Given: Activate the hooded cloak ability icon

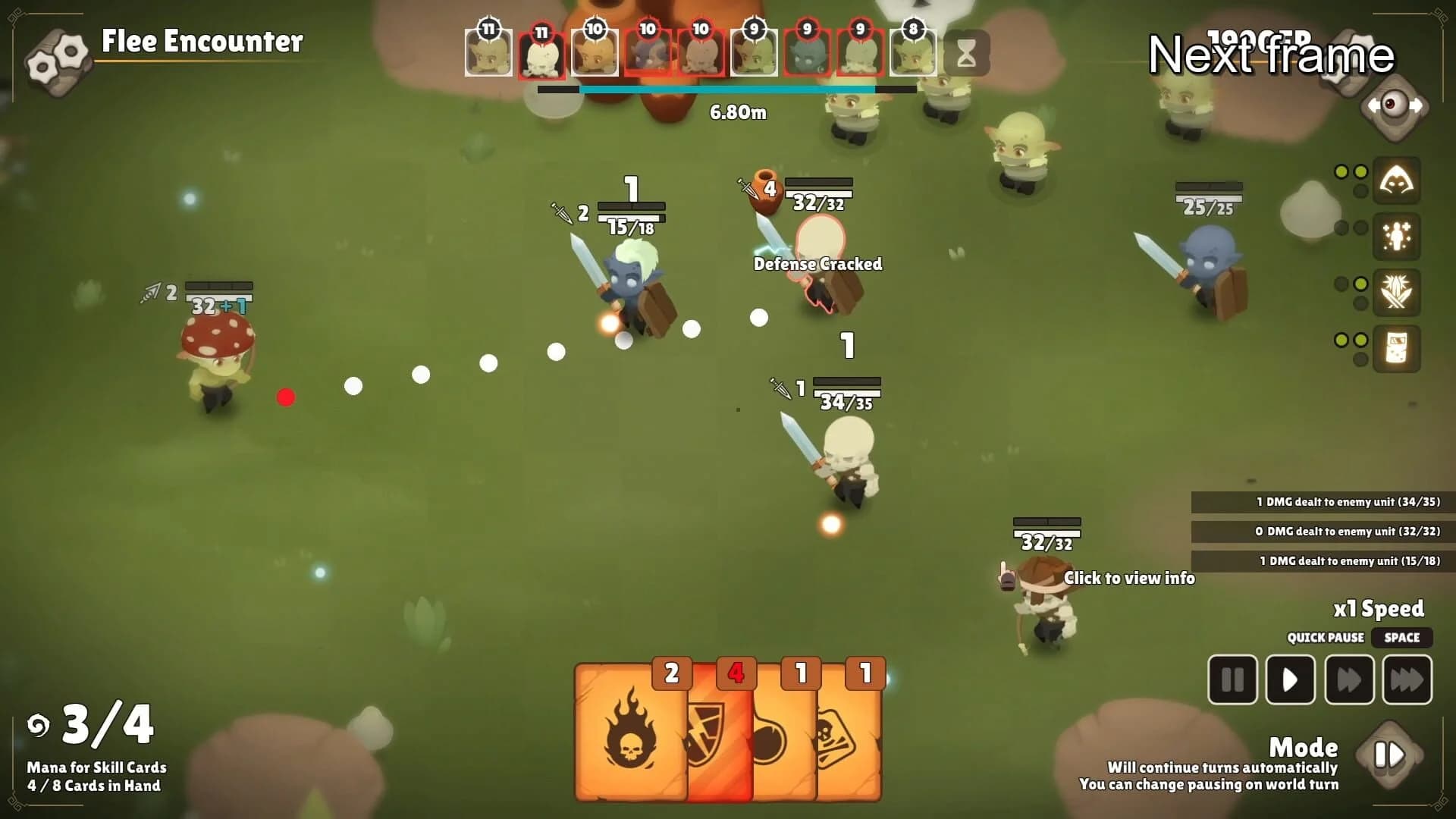Looking at the screenshot, I should pyautogui.click(x=1397, y=180).
